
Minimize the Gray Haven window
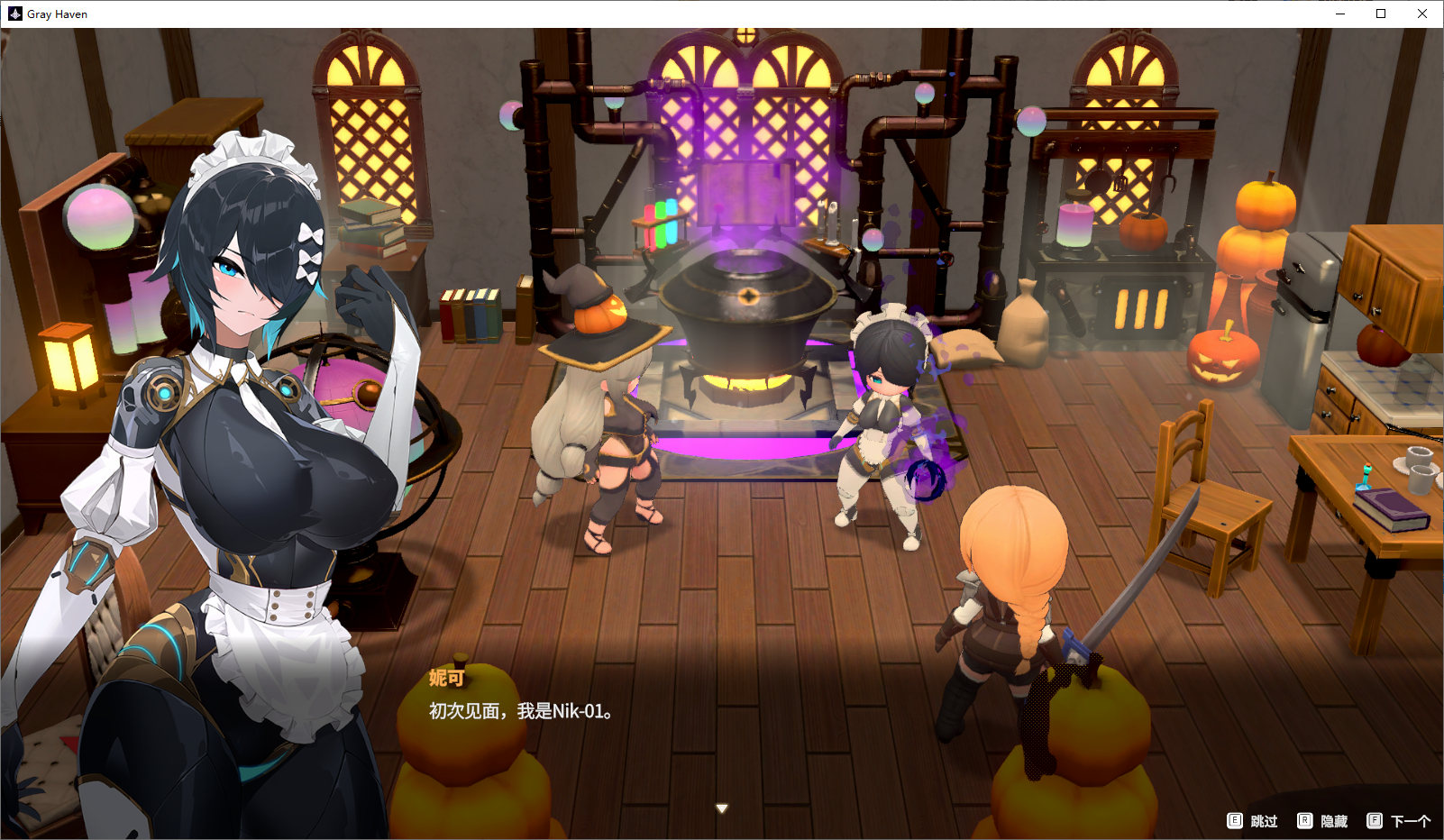click(x=1339, y=14)
